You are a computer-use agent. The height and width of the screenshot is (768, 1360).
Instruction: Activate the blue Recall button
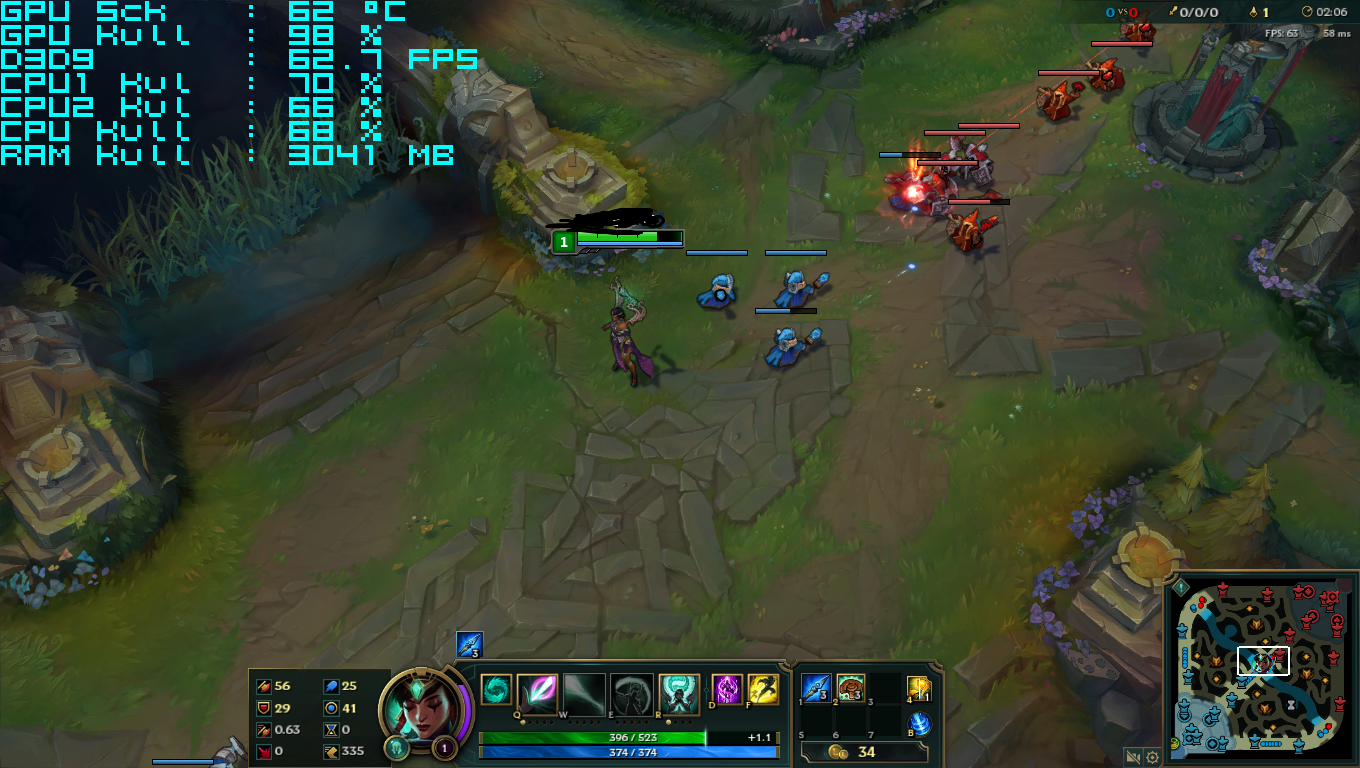pyautogui.click(x=919, y=725)
